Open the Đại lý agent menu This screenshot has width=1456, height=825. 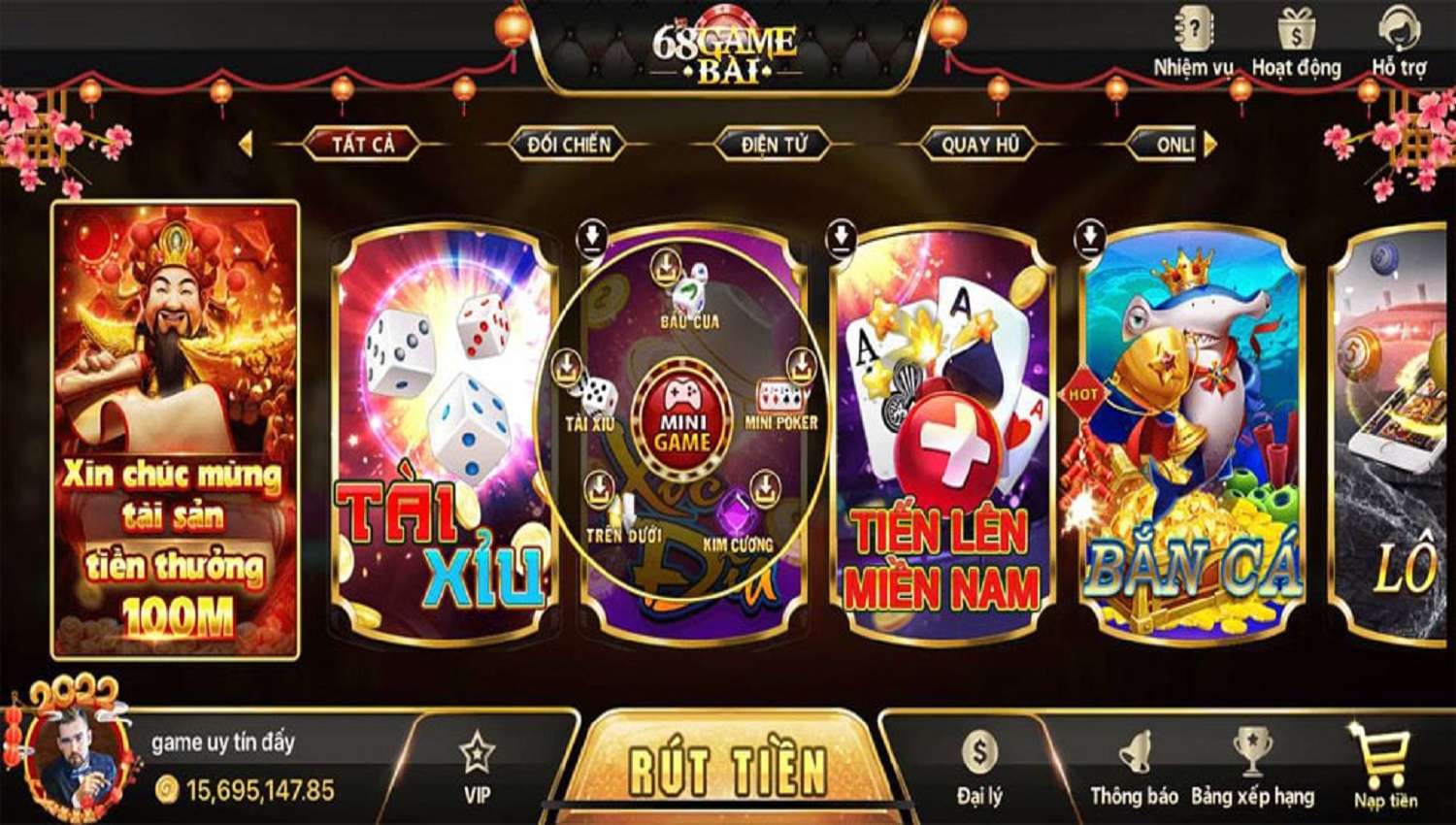click(979, 768)
